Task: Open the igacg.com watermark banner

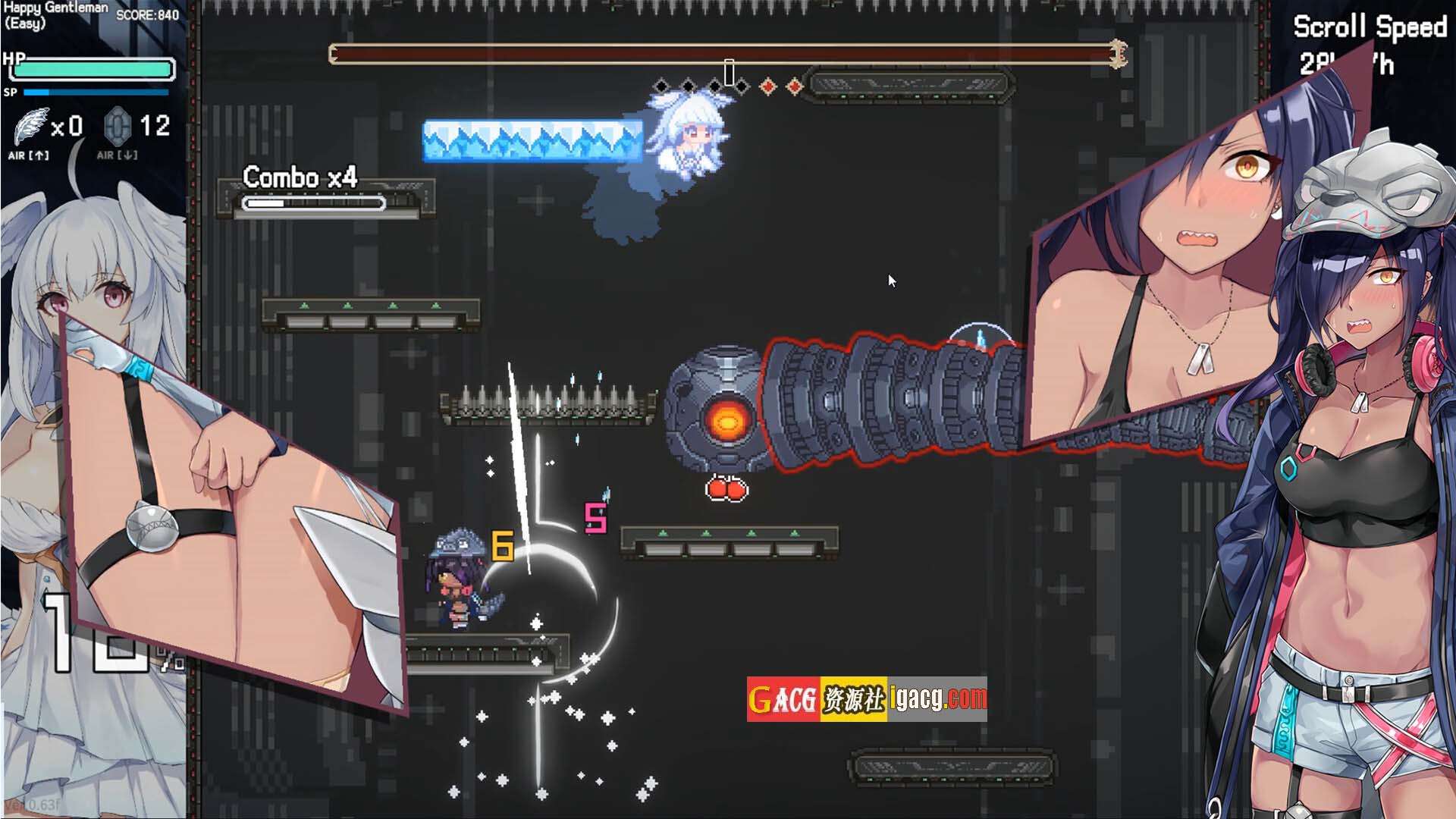Action: (867, 698)
